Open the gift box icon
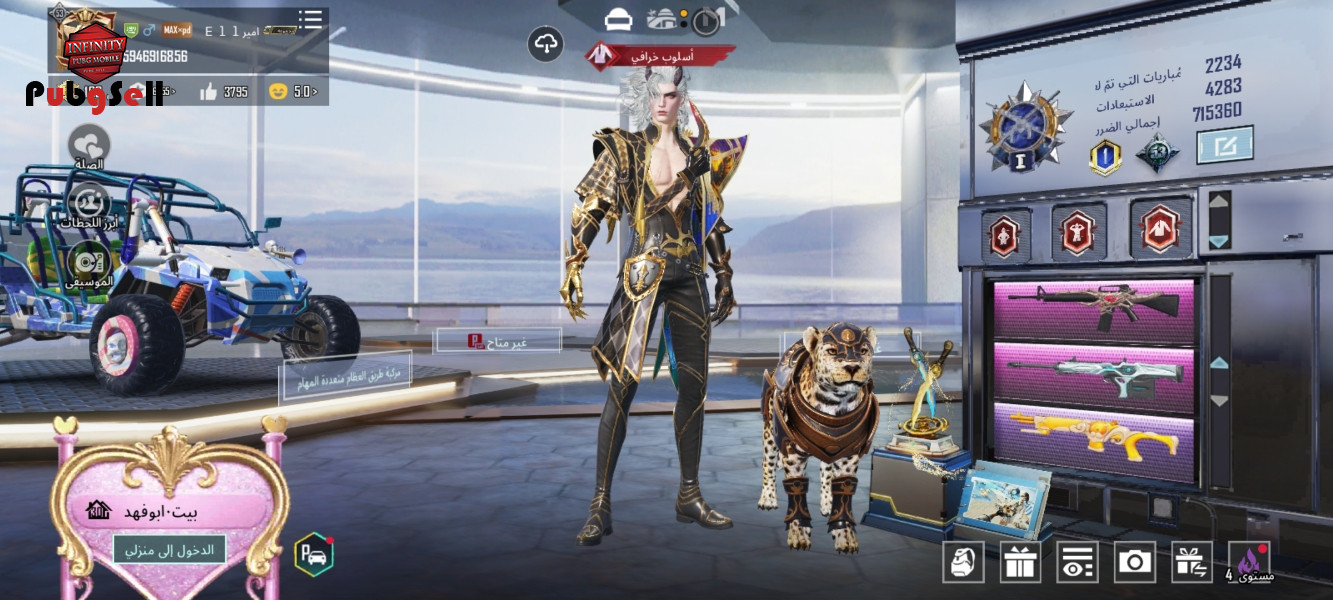The image size is (1333, 600). click(1020, 562)
